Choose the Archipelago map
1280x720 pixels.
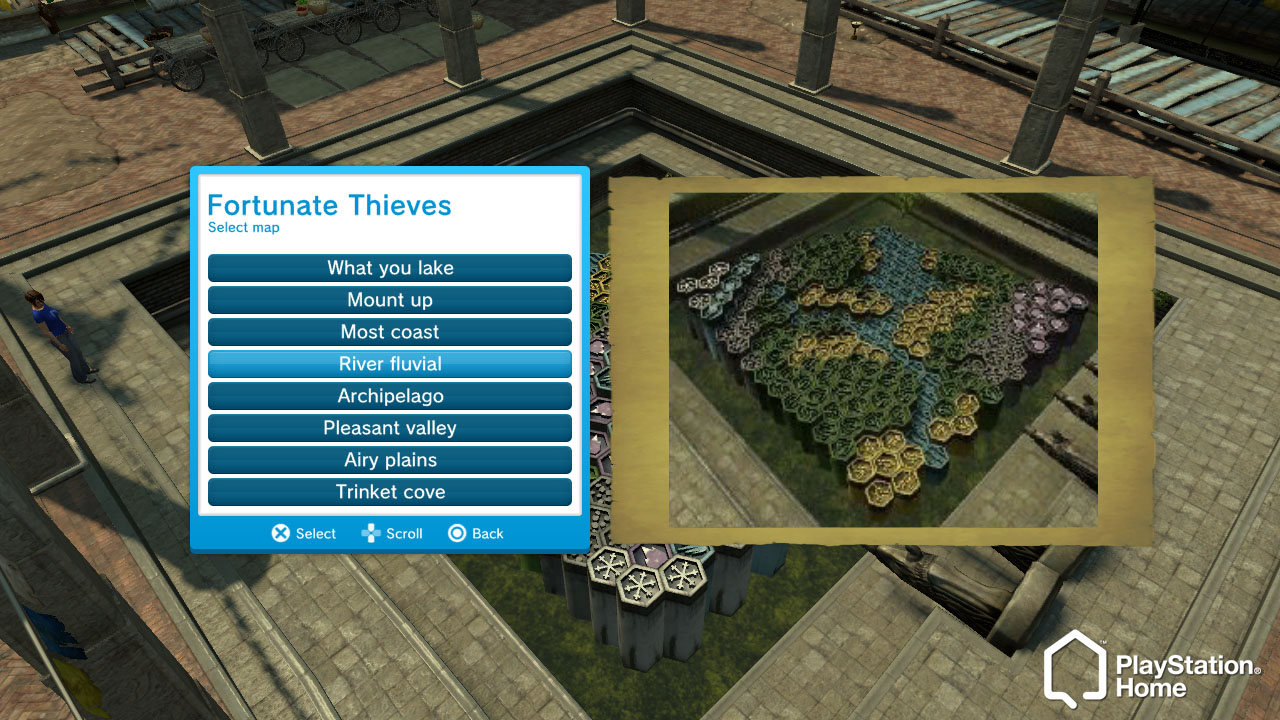390,396
